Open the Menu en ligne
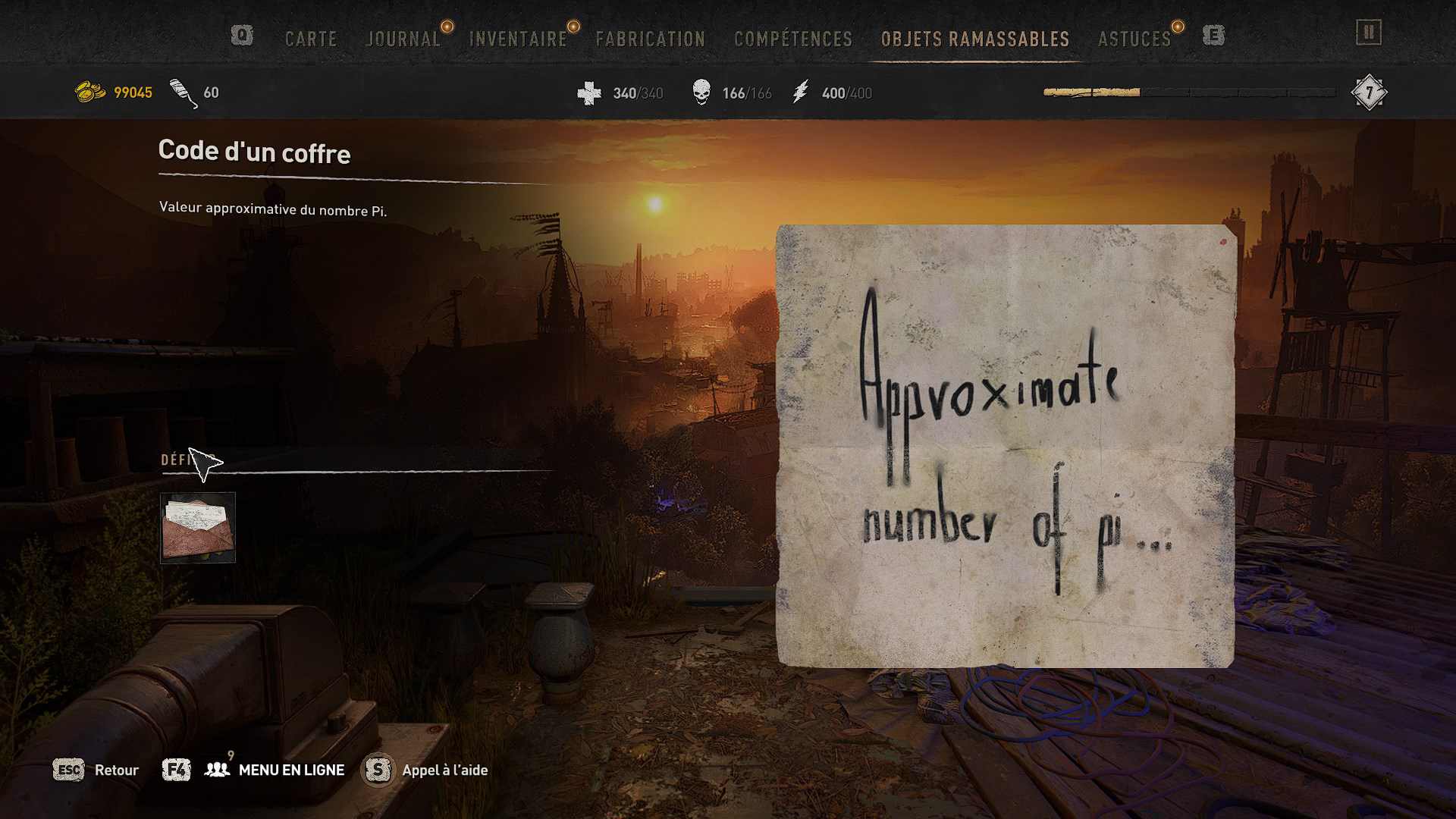The image size is (1456, 819). (x=291, y=770)
